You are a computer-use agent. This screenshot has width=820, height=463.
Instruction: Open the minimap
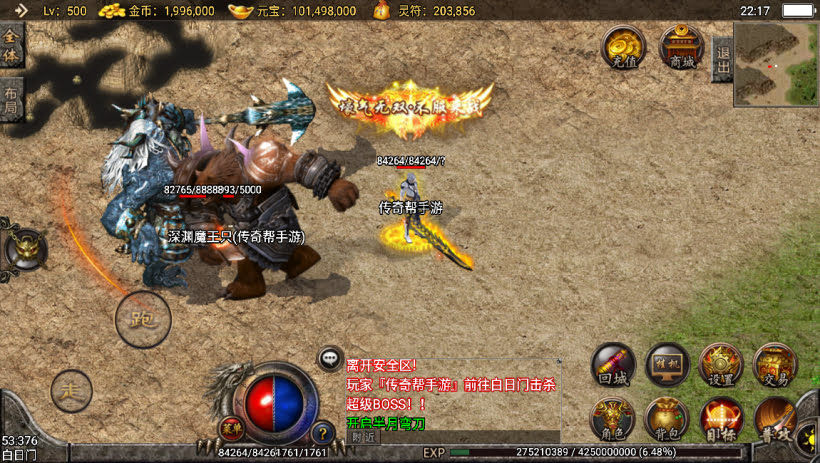(776, 64)
